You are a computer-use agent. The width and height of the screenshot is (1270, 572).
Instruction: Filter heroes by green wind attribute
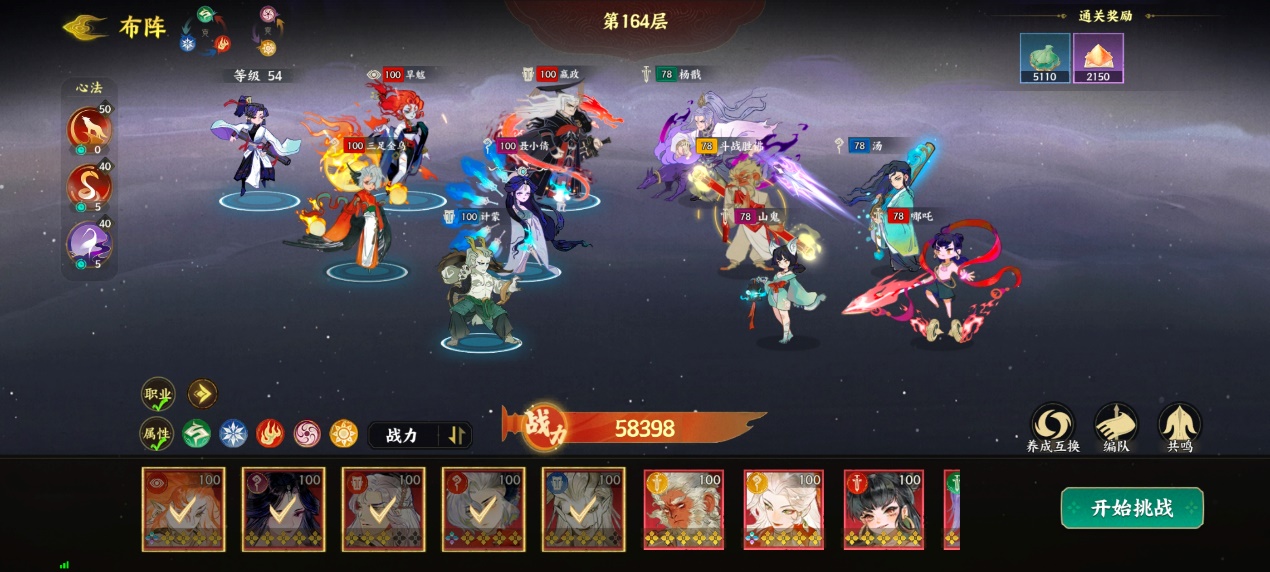pos(196,434)
